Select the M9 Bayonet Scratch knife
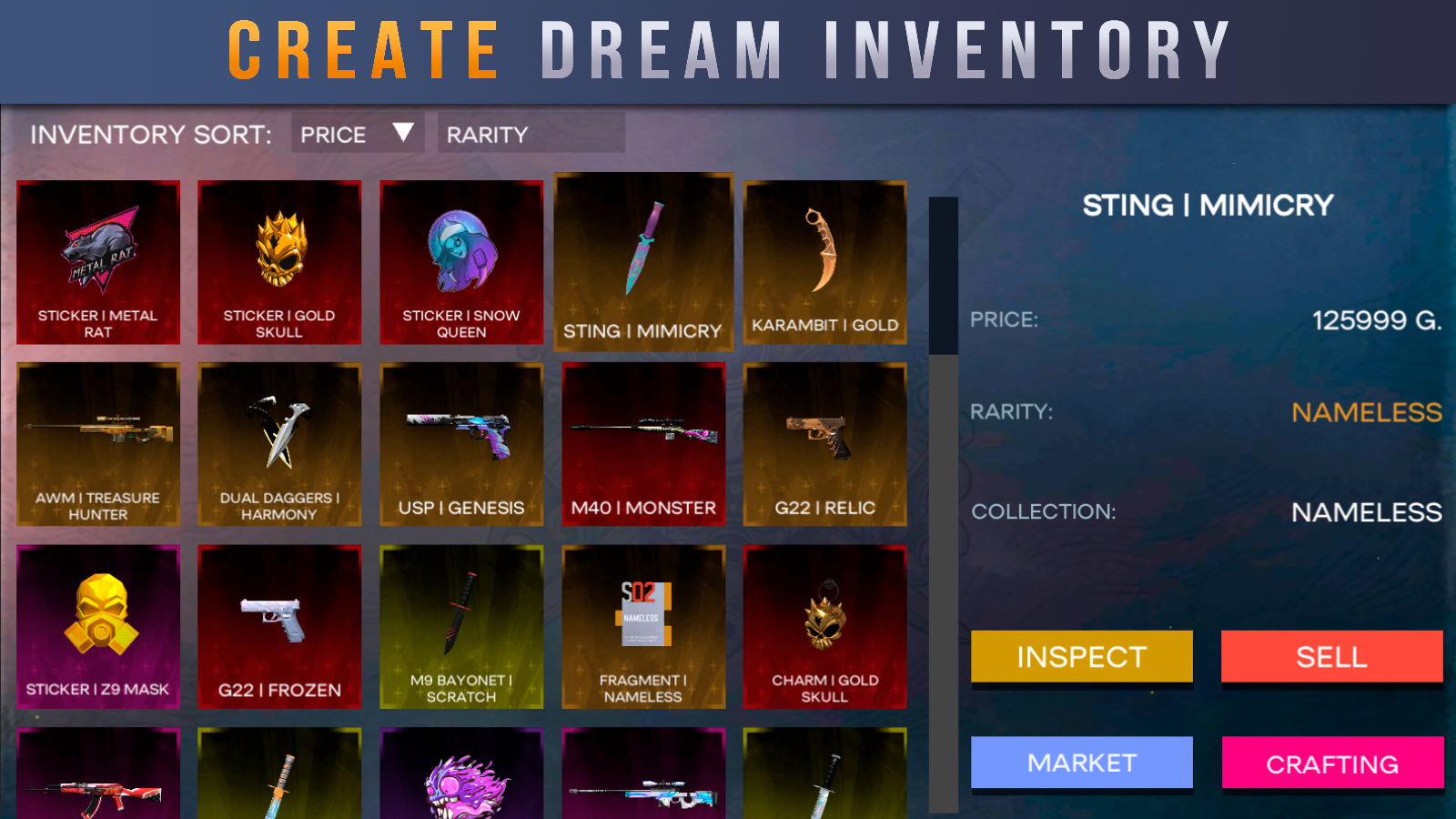The height and width of the screenshot is (819, 1456). pos(461,623)
